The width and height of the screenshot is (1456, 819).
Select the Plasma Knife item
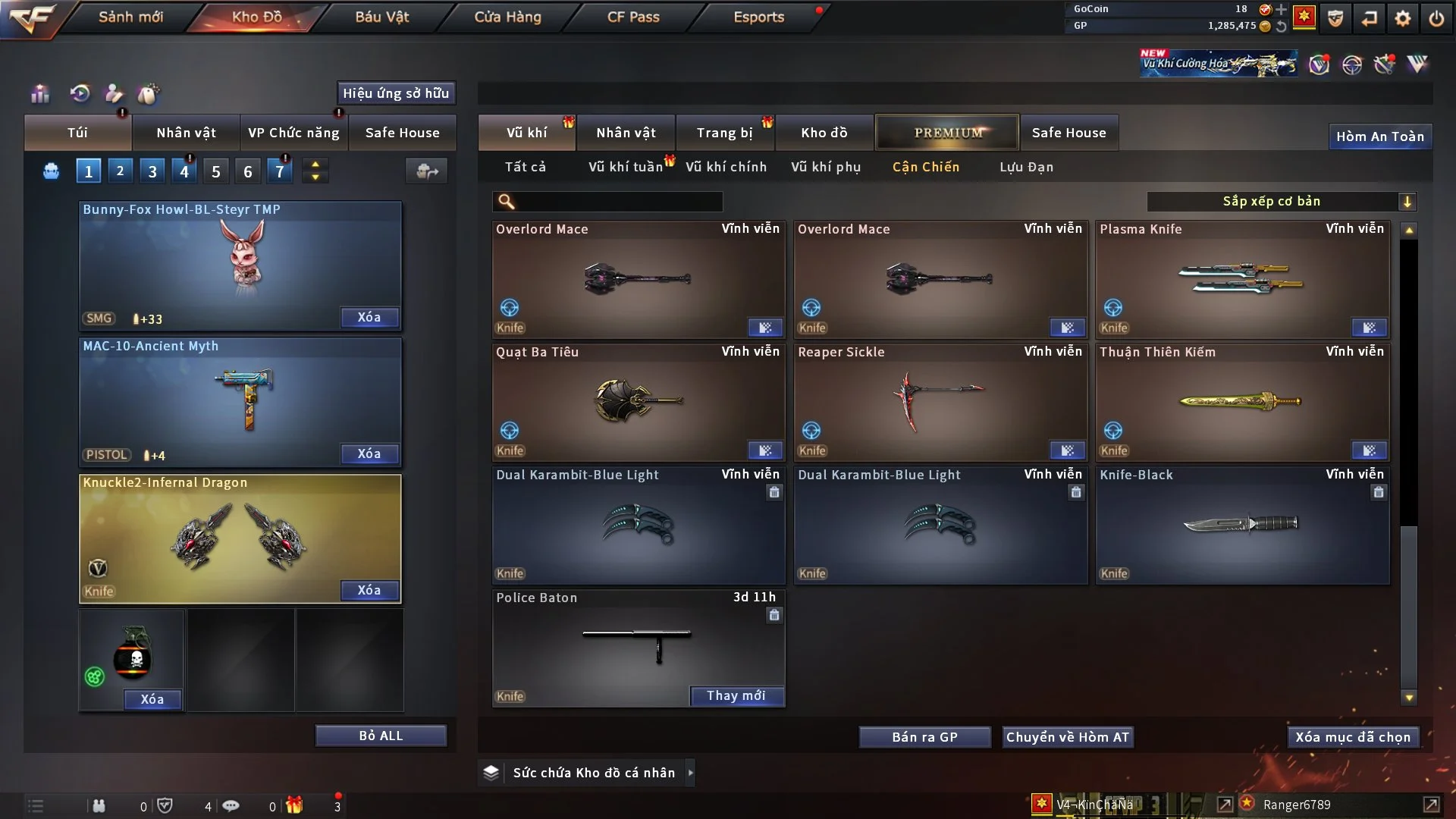(x=1242, y=279)
